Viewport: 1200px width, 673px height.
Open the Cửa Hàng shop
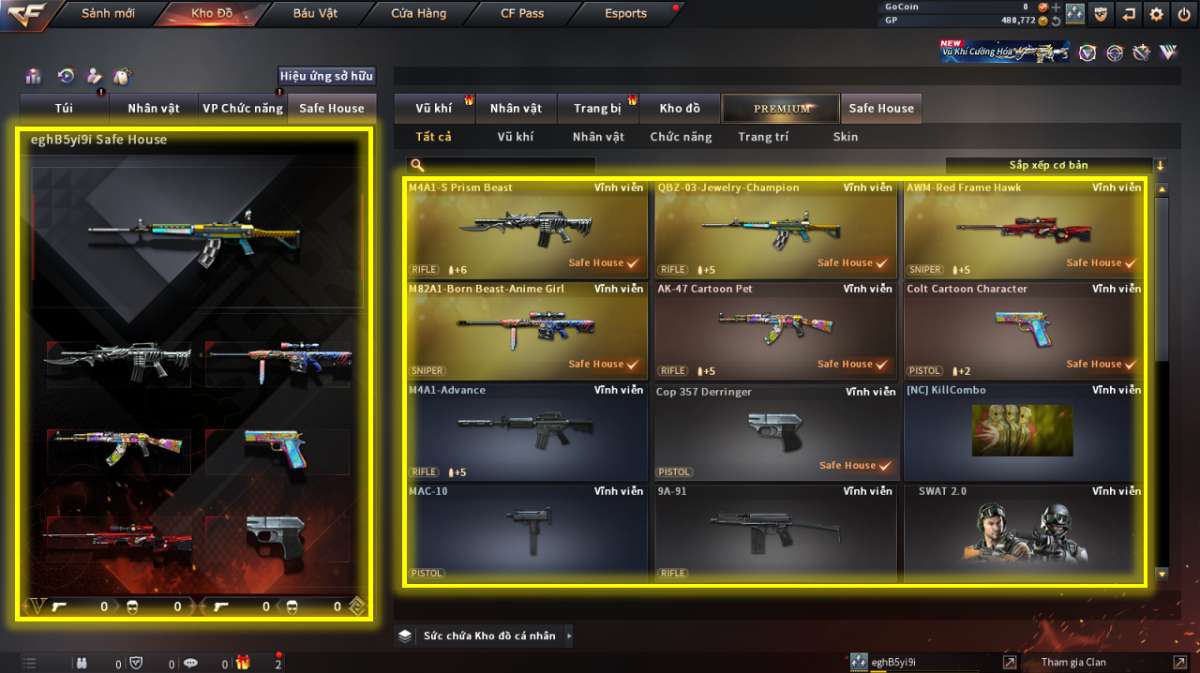[x=419, y=14]
